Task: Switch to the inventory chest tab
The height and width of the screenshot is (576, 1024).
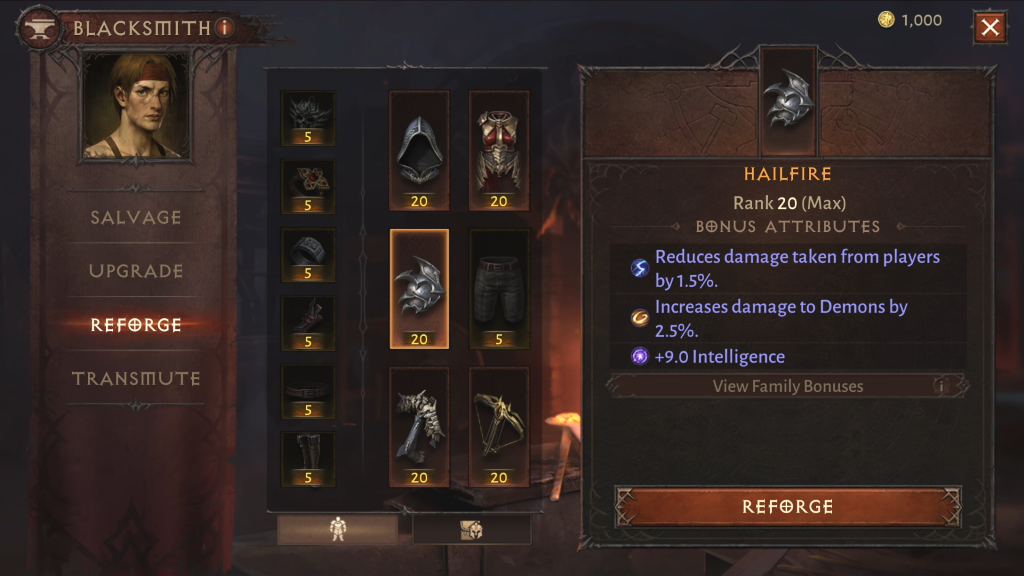Action: [x=471, y=530]
